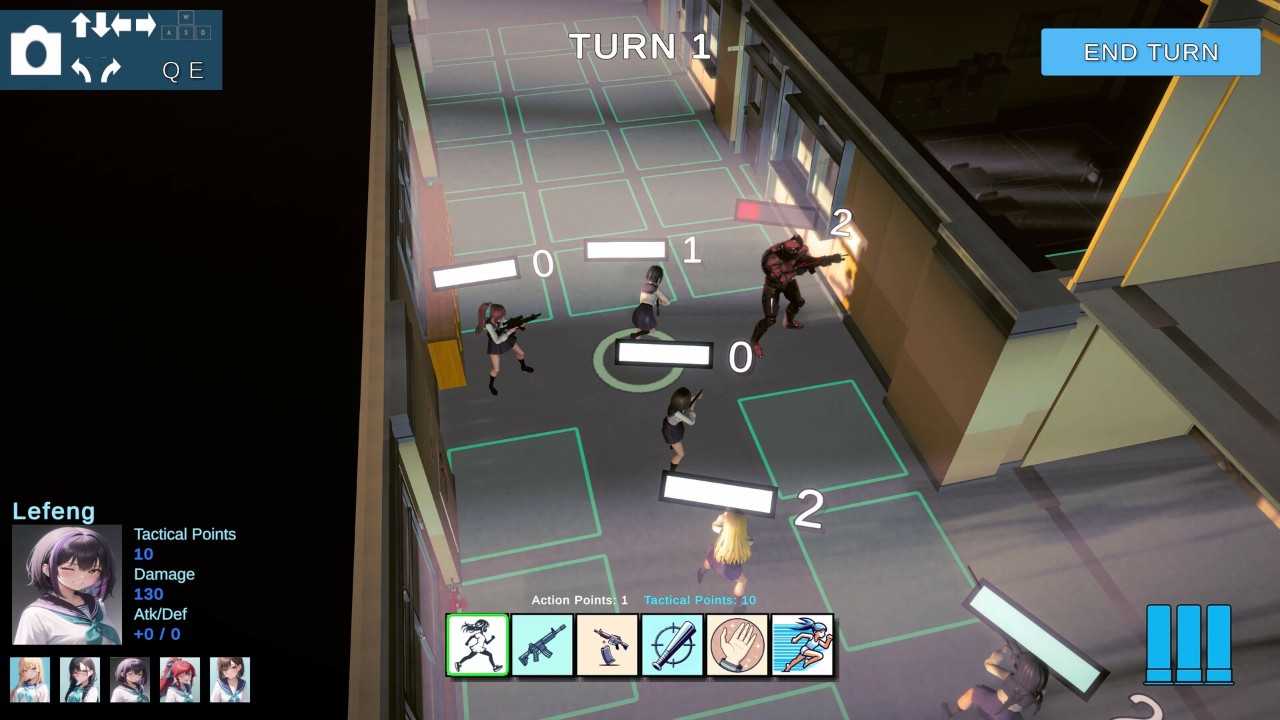Activate the rifle reload action icon

607,645
